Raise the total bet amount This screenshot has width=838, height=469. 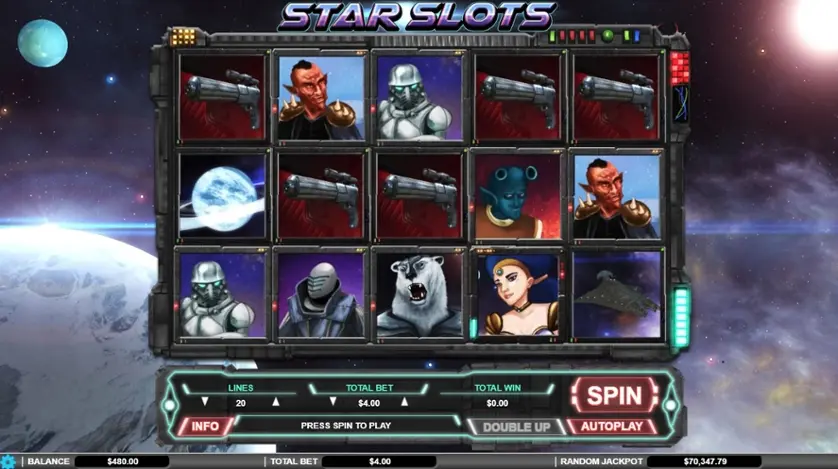click(404, 403)
